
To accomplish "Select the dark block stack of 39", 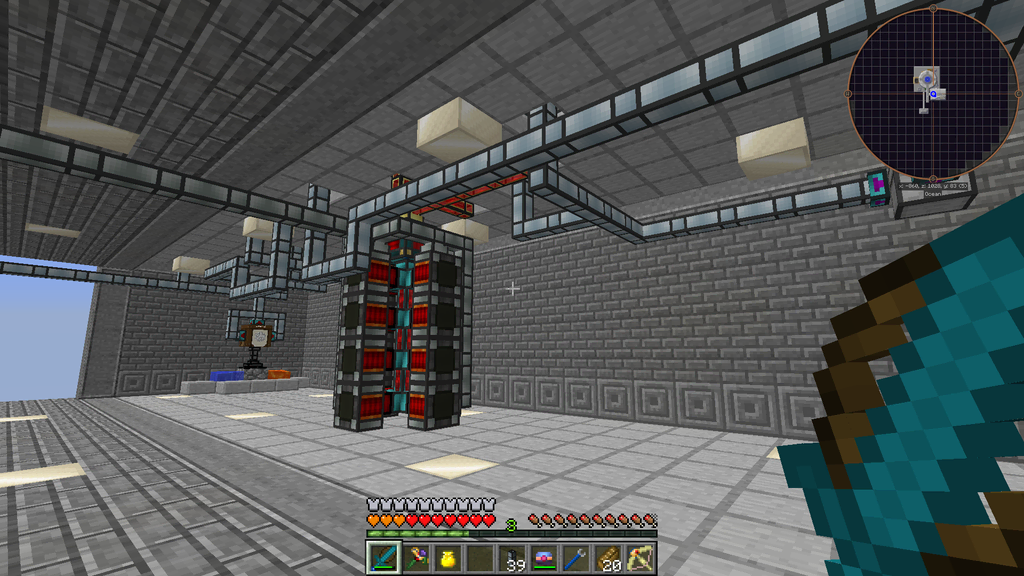I will click(x=514, y=558).
